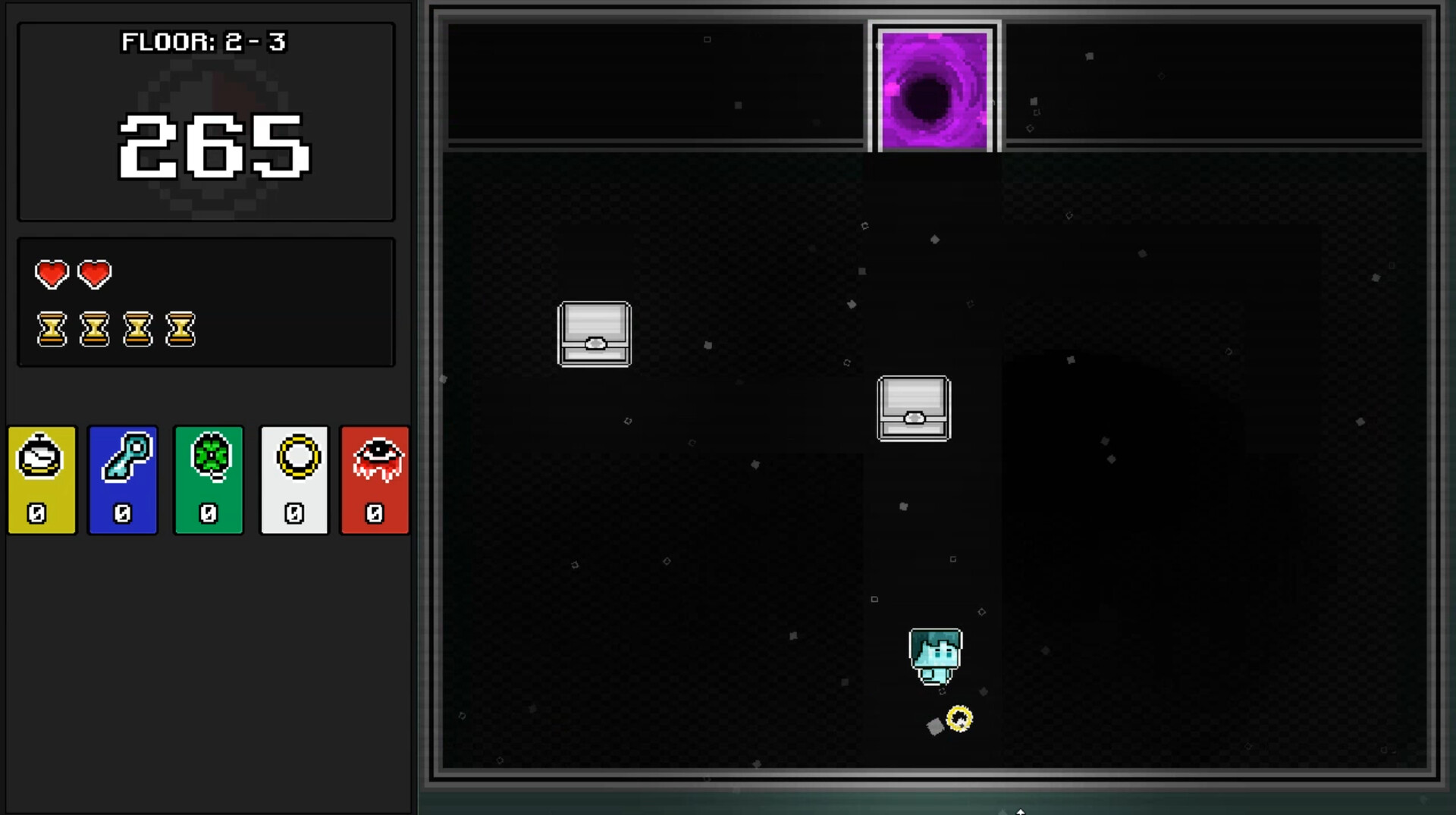Select the blue key item slot
This screenshot has height=815, width=1456.
[123, 480]
